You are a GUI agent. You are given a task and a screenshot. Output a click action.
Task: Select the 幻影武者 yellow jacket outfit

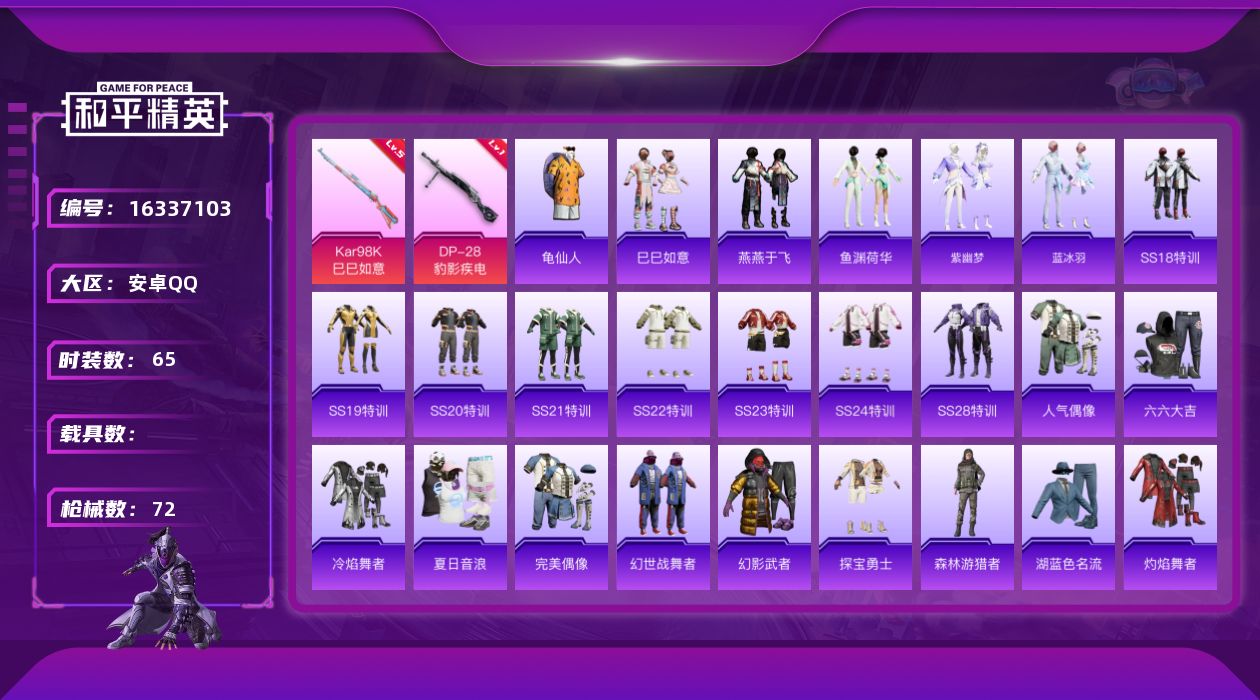tap(764, 517)
